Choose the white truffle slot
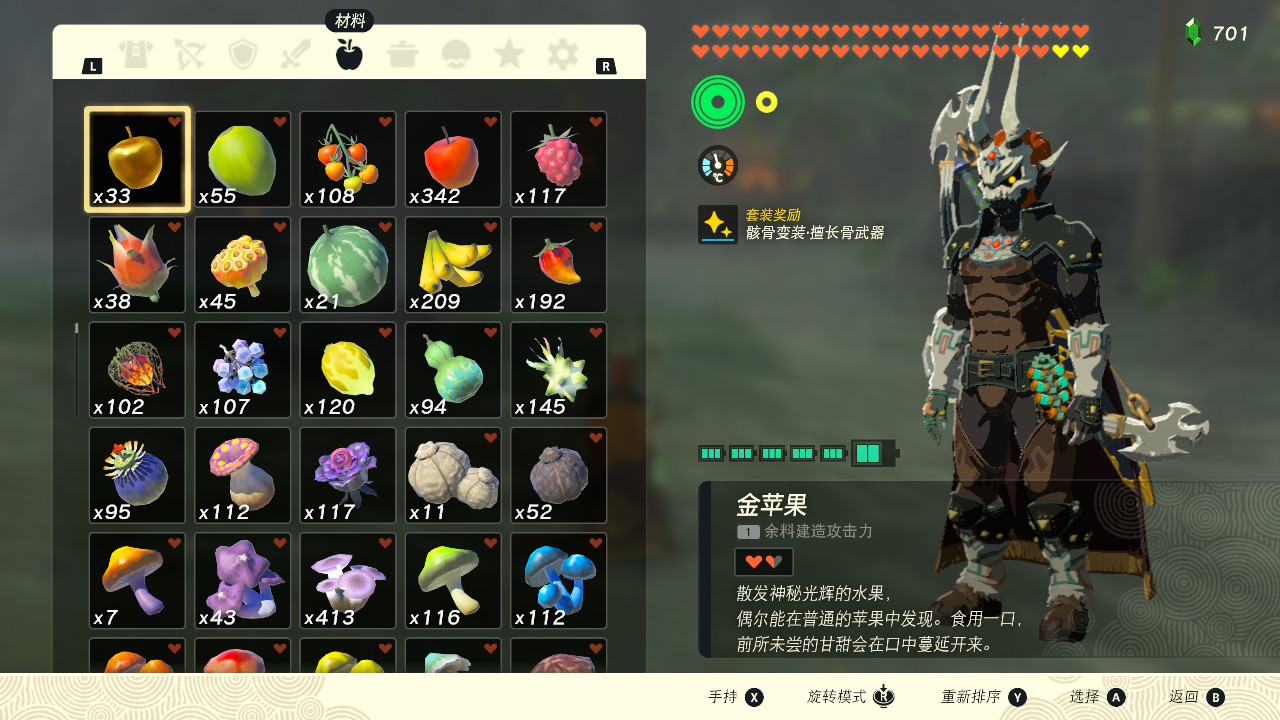Image resolution: width=1280 pixels, height=720 pixels. pos(453,476)
